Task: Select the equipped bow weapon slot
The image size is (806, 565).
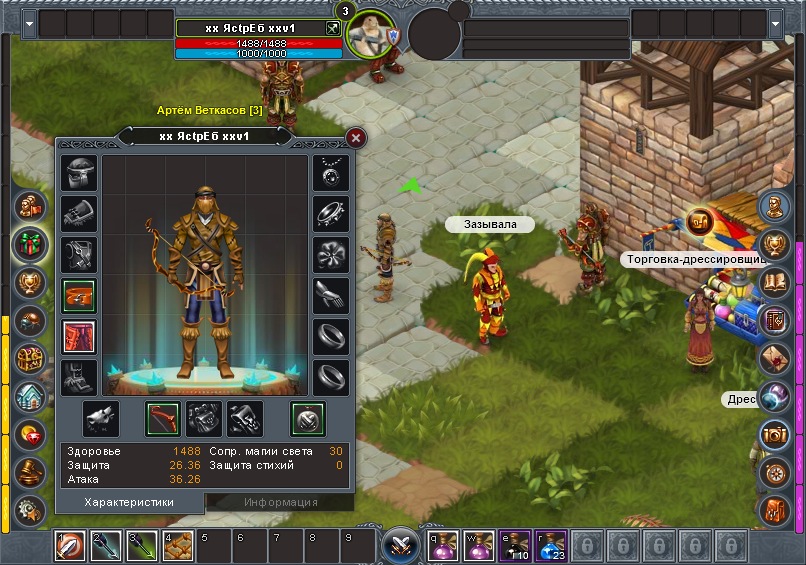Action: (x=164, y=418)
